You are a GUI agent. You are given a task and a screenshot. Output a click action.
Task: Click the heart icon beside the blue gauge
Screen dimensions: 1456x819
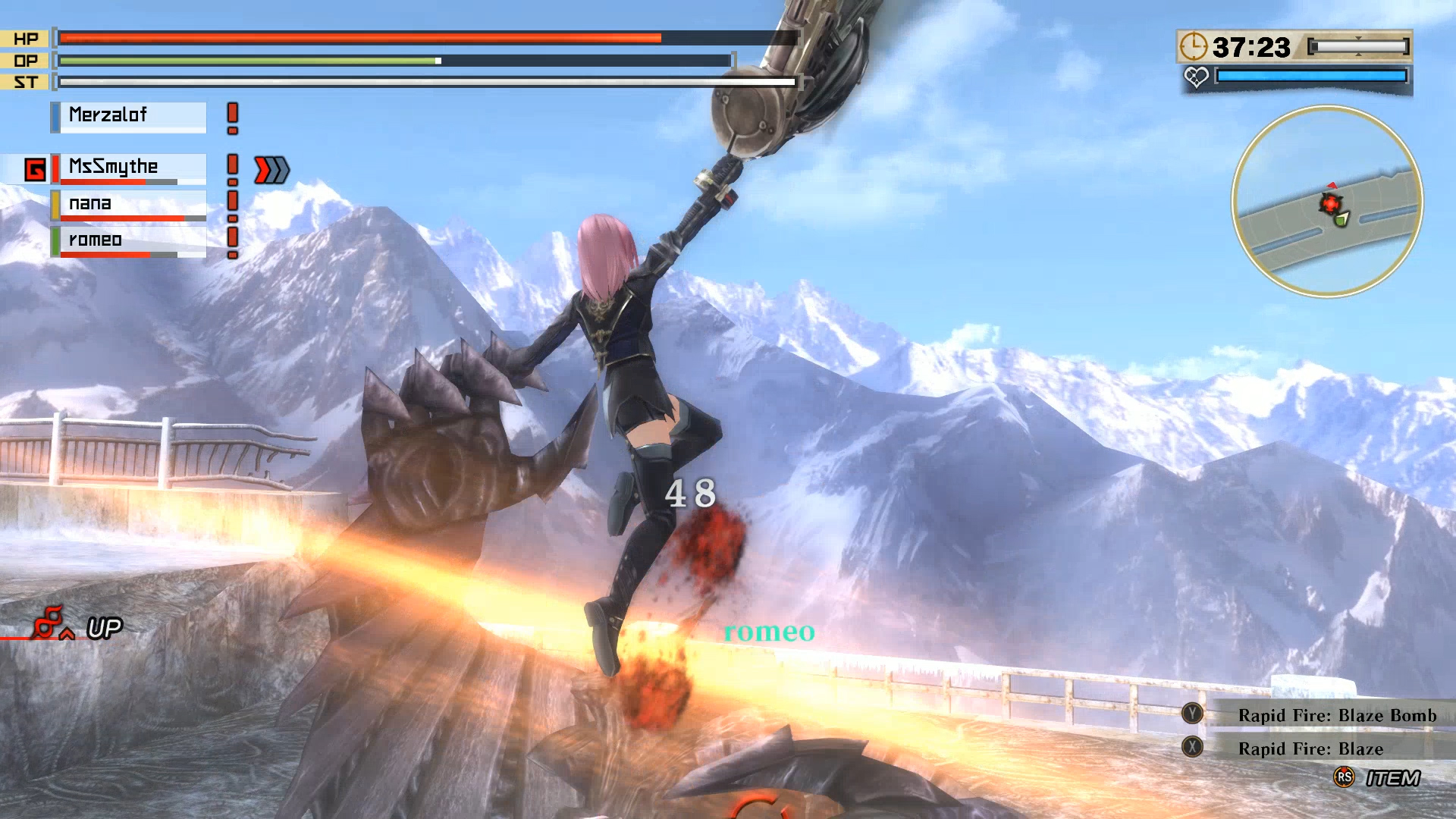coord(1196,77)
